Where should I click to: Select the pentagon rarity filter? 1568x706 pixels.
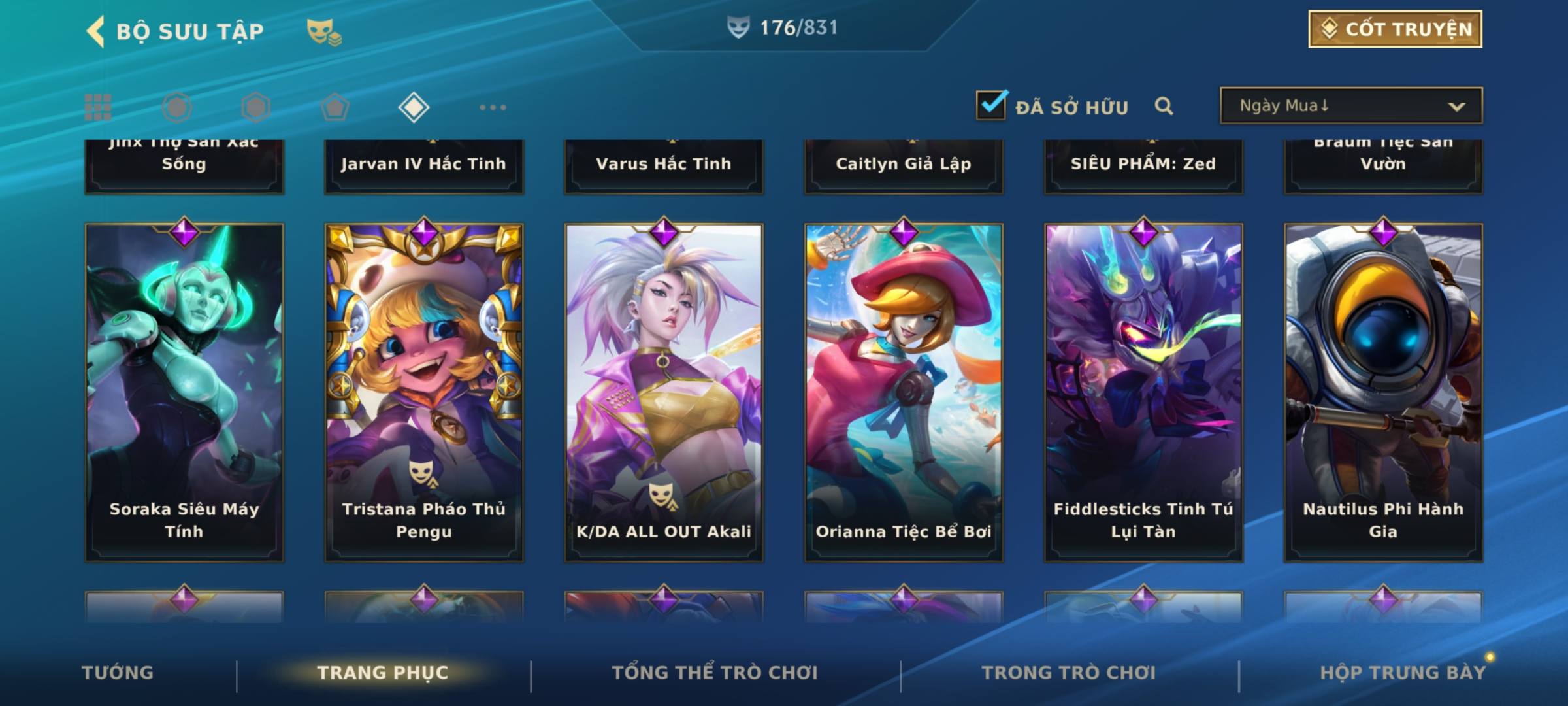[335, 107]
